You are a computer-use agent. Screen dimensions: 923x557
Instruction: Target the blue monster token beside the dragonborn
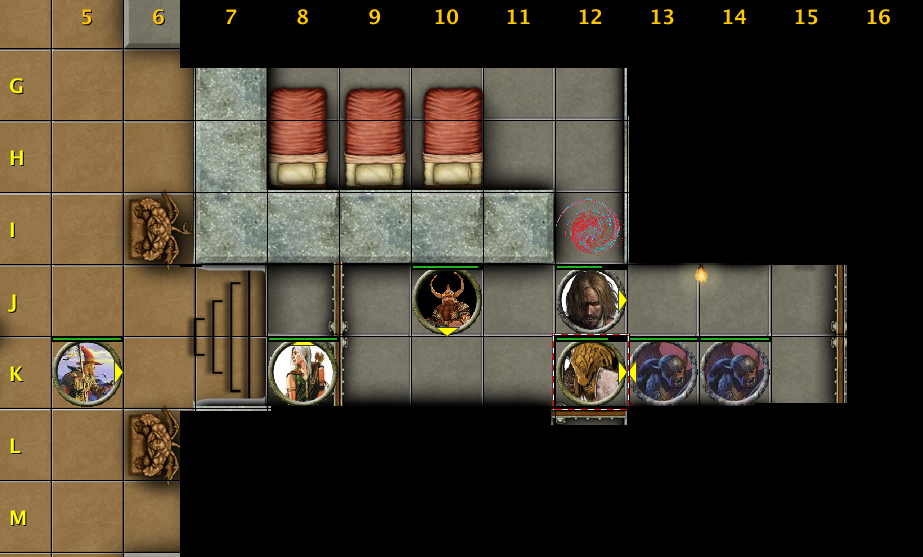pyautogui.click(x=662, y=373)
